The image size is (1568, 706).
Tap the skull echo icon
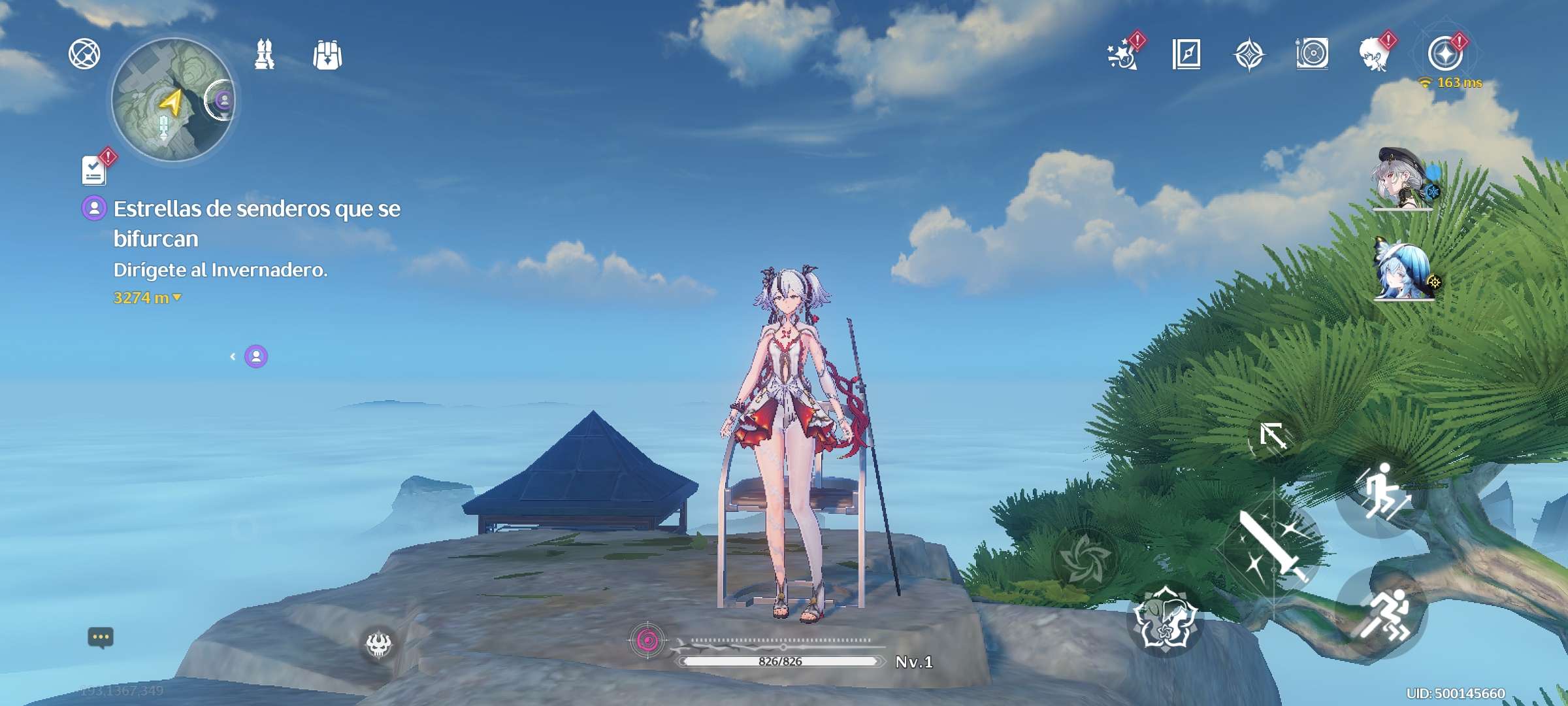pyautogui.click(x=378, y=645)
